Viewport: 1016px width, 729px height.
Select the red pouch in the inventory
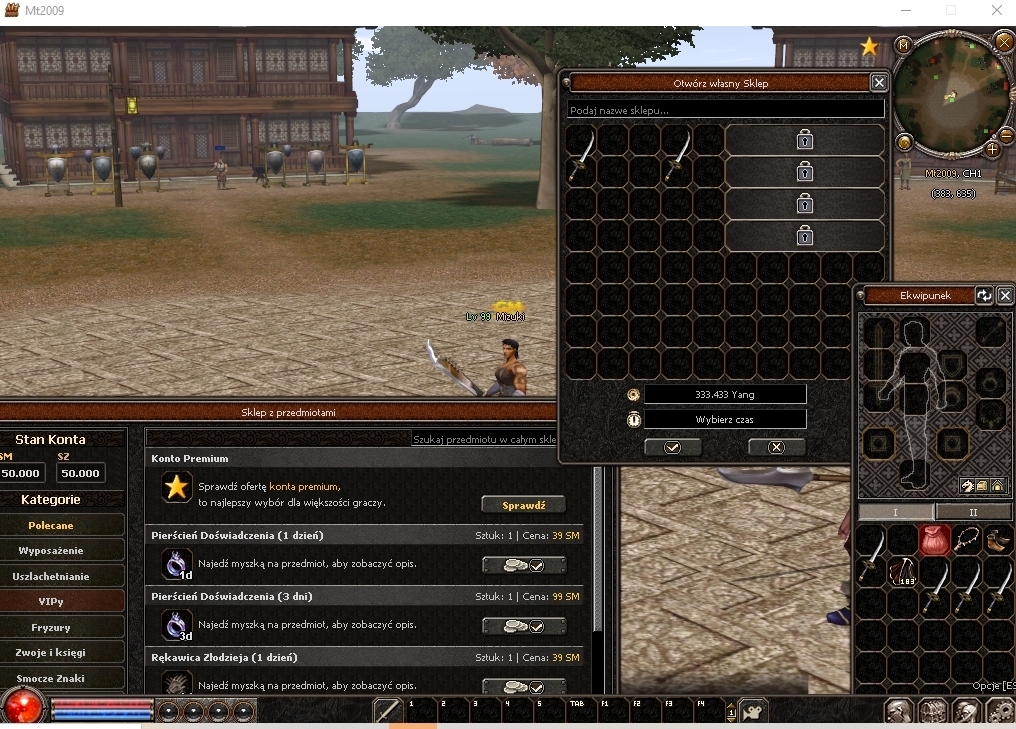pyautogui.click(x=935, y=540)
